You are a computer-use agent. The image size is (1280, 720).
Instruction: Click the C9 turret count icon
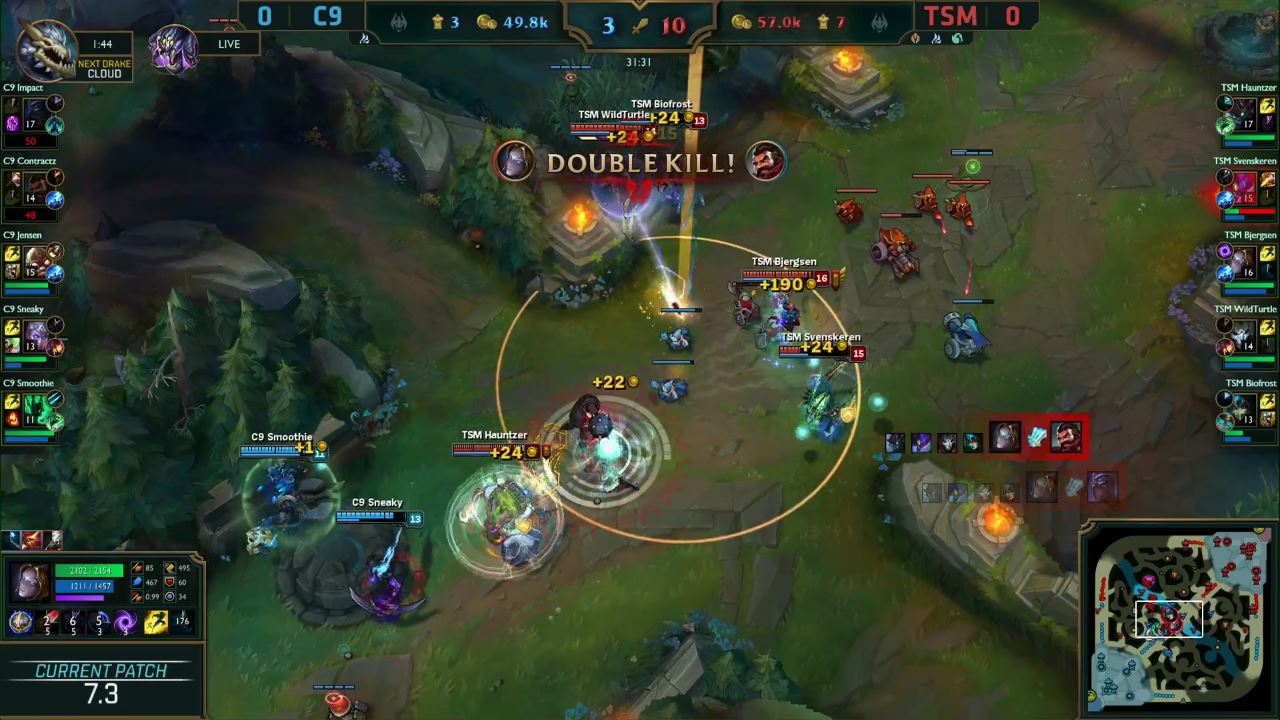(437, 22)
